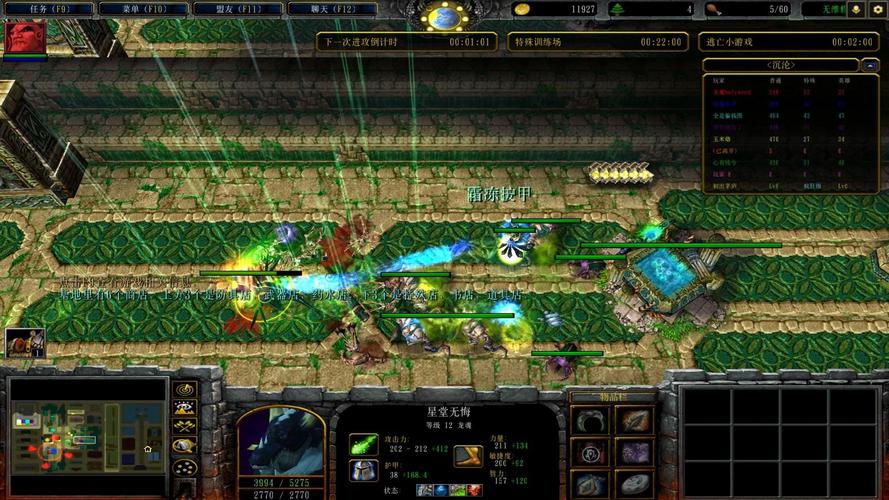
Task: Click the minimap signal ping button
Action: 184,389
